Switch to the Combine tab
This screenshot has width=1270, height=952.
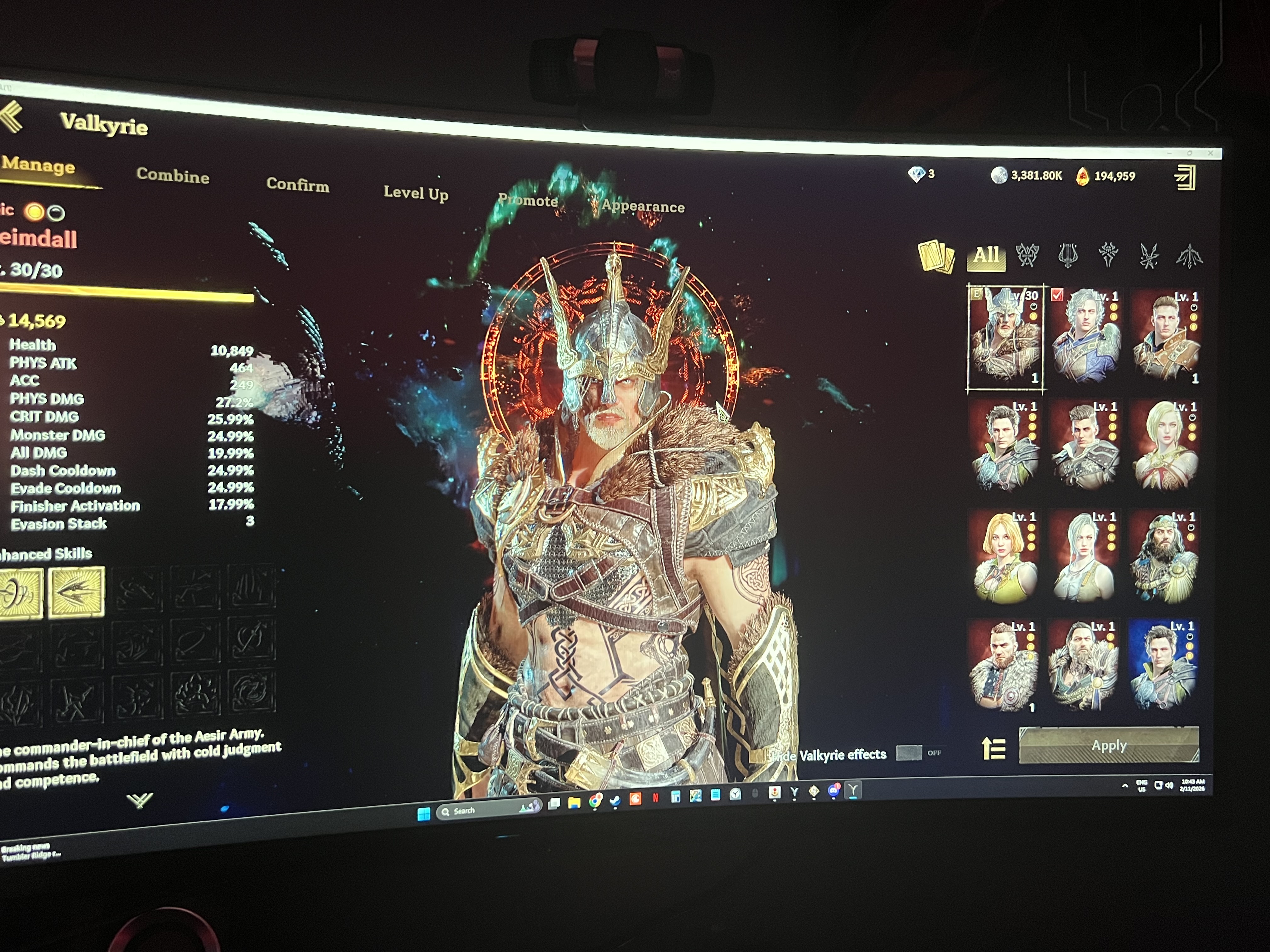(x=173, y=176)
